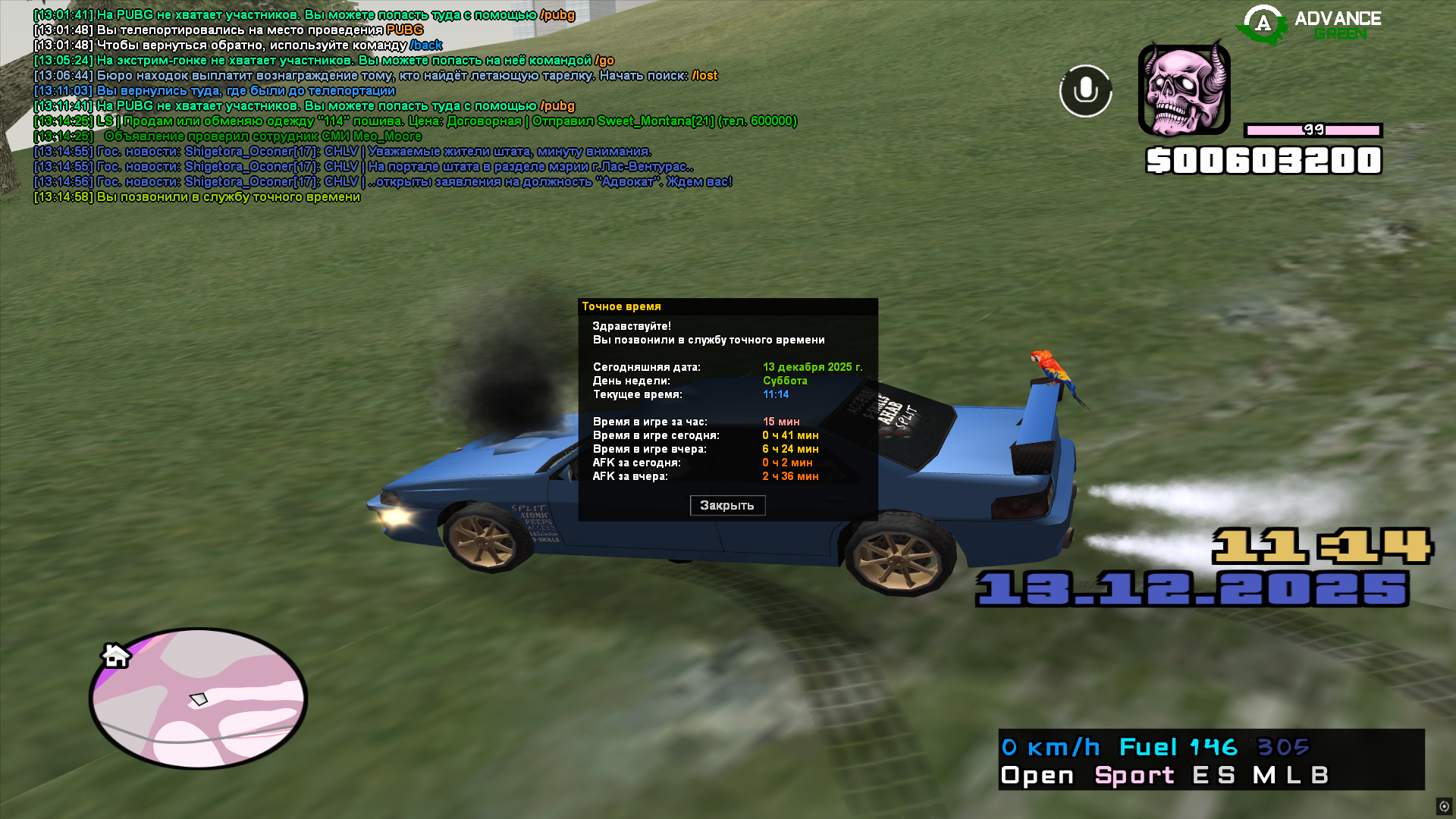1456x819 pixels.
Task: Select the house marker on the minimap
Action: pyautogui.click(x=116, y=655)
